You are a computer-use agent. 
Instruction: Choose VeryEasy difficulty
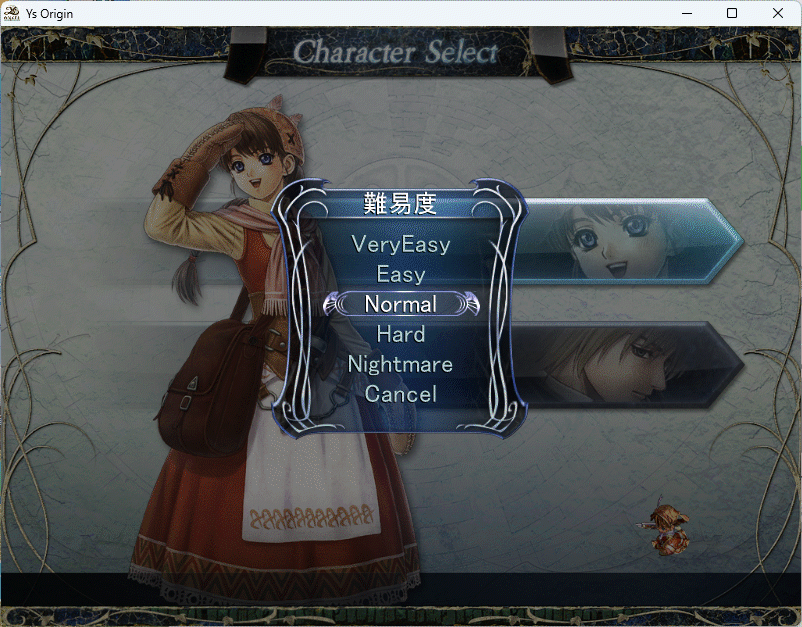(x=401, y=244)
